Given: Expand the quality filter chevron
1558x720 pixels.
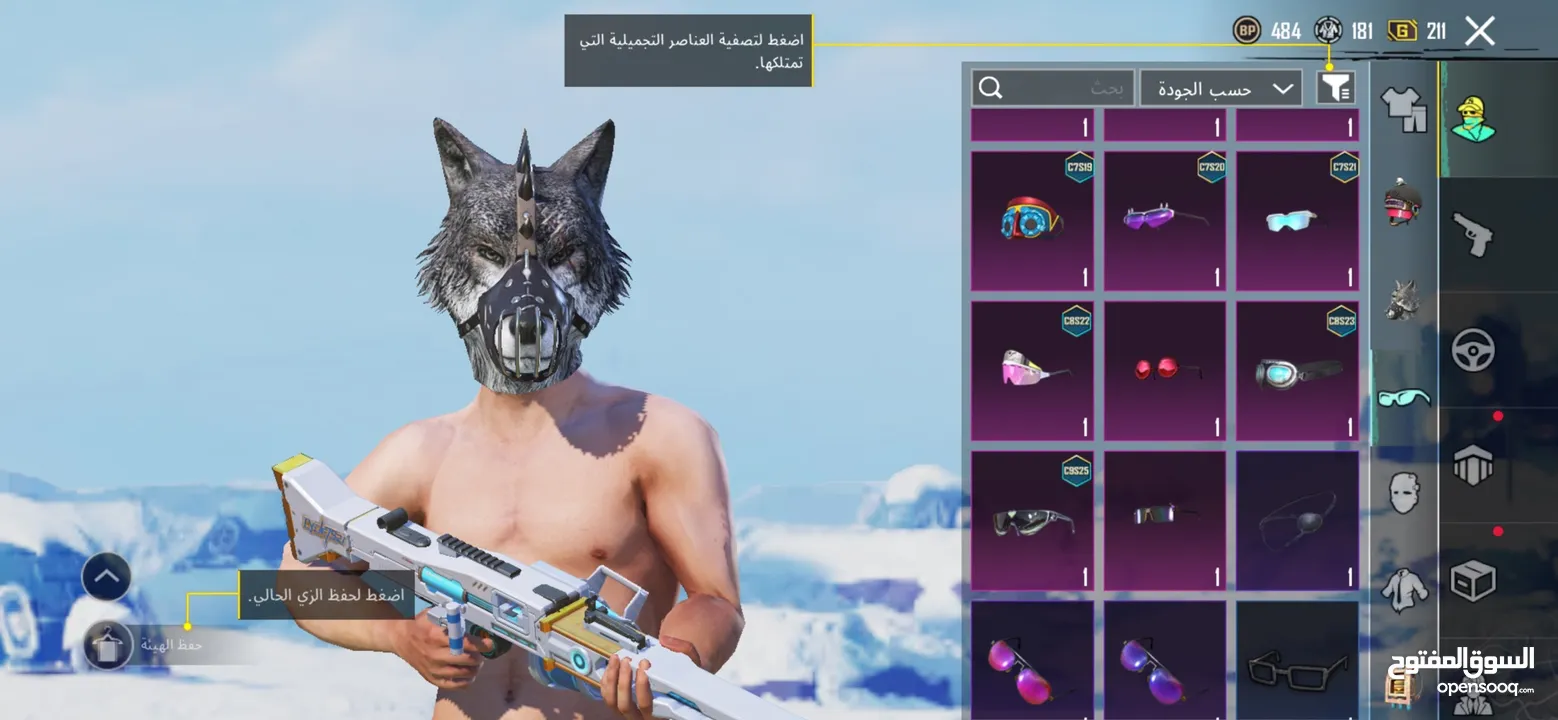Looking at the screenshot, I should click(x=1286, y=88).
